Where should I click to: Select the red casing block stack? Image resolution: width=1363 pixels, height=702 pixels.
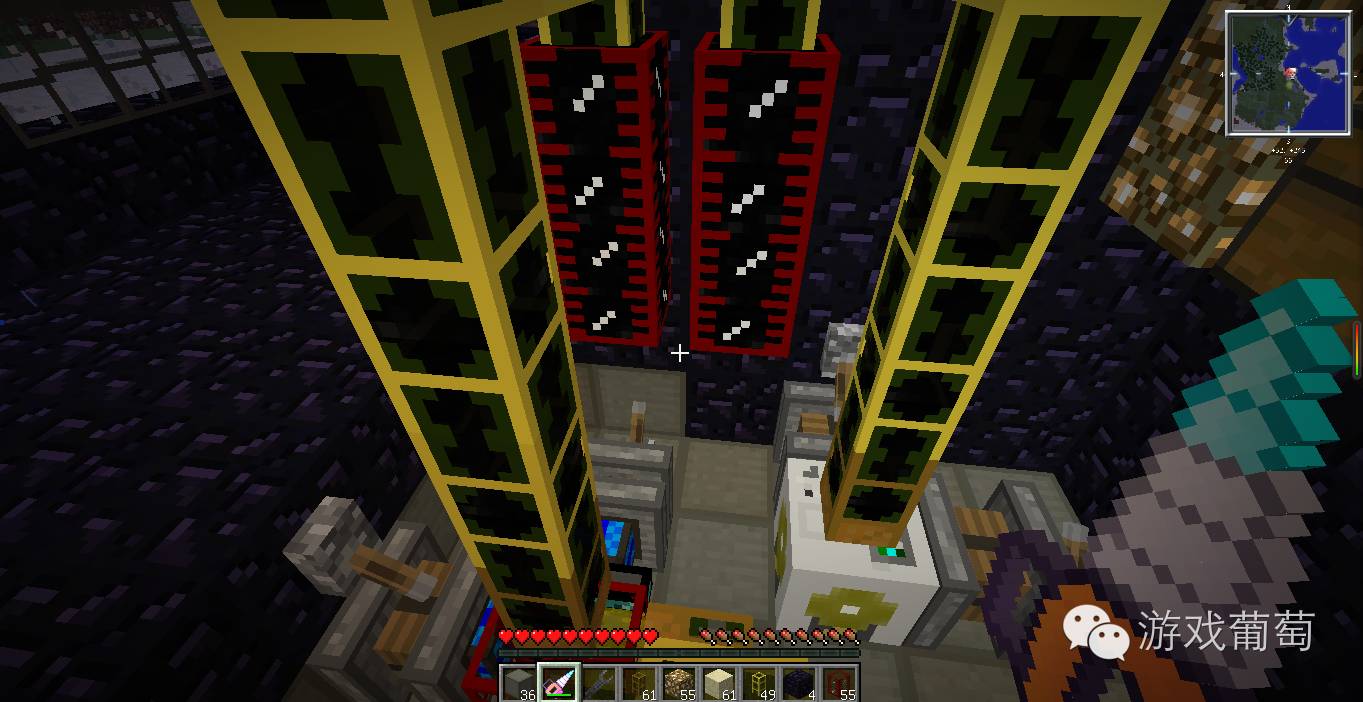[839, 684]
